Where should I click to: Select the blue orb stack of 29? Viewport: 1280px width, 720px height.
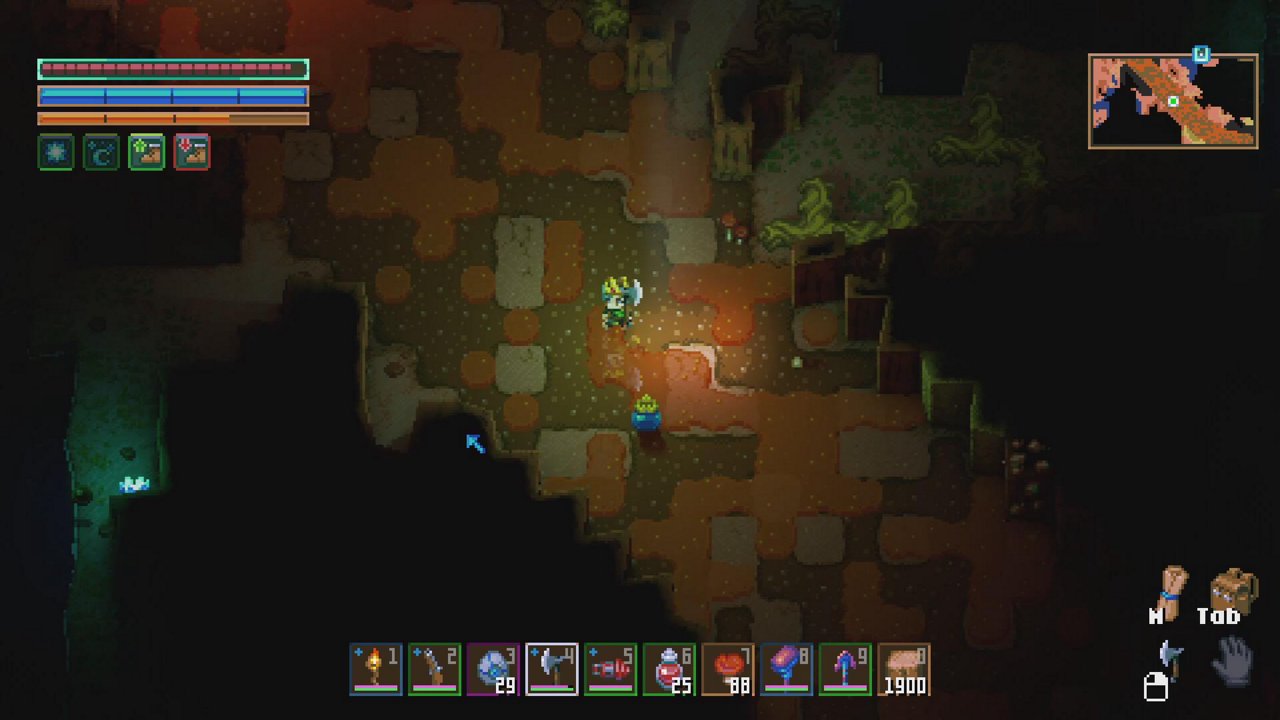493,669
